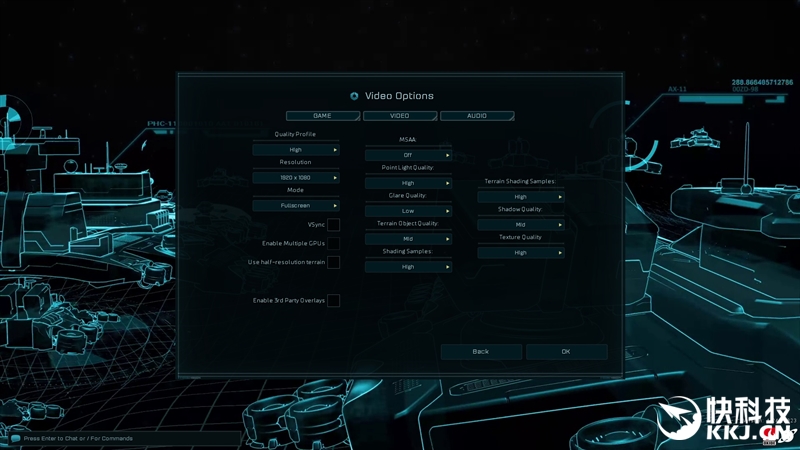Open the Quality Profile dropdown
Viewport: 800px width, 450px height.
[296, 150]
